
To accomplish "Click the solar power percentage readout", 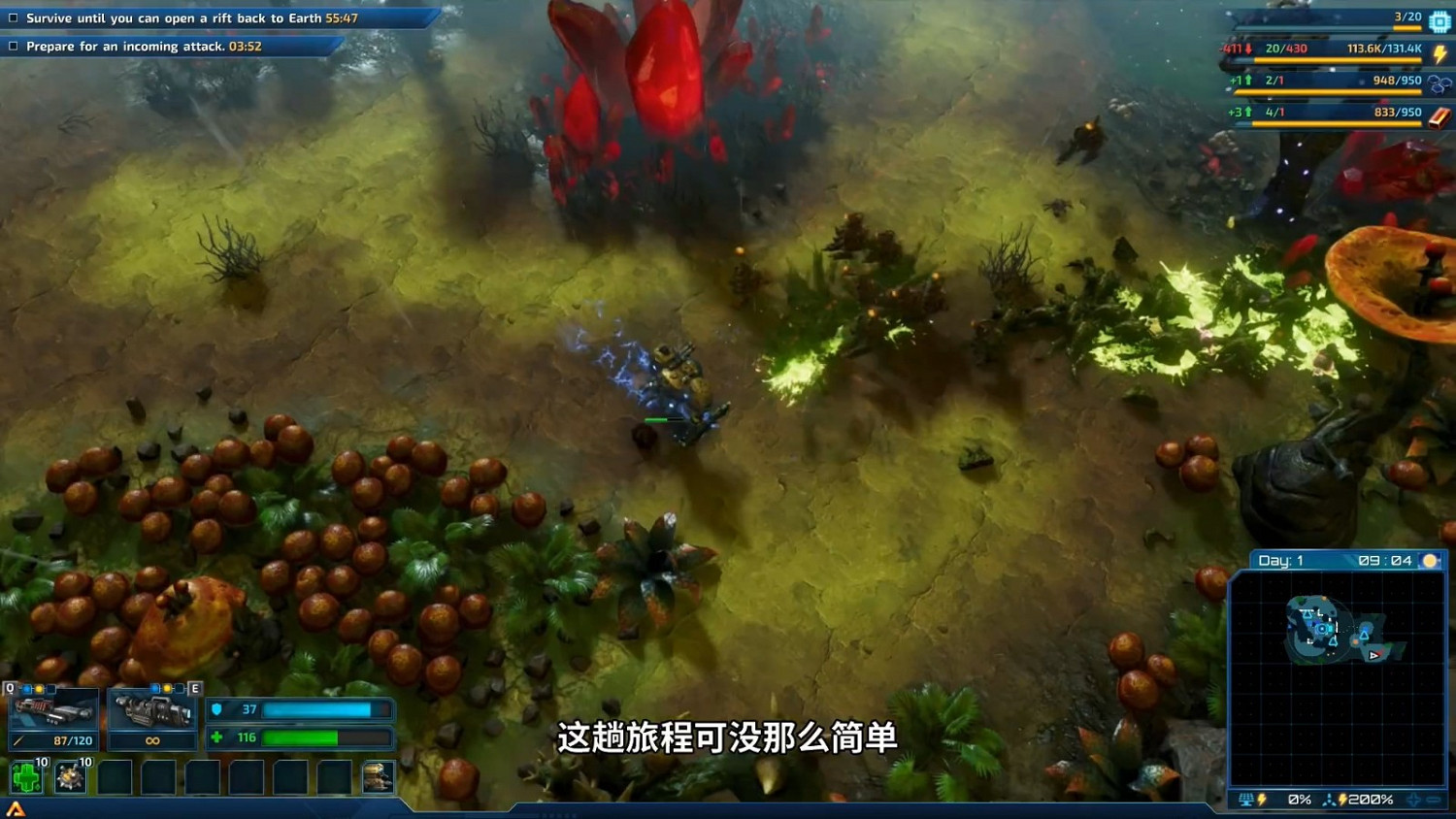I will point(1300,800).
